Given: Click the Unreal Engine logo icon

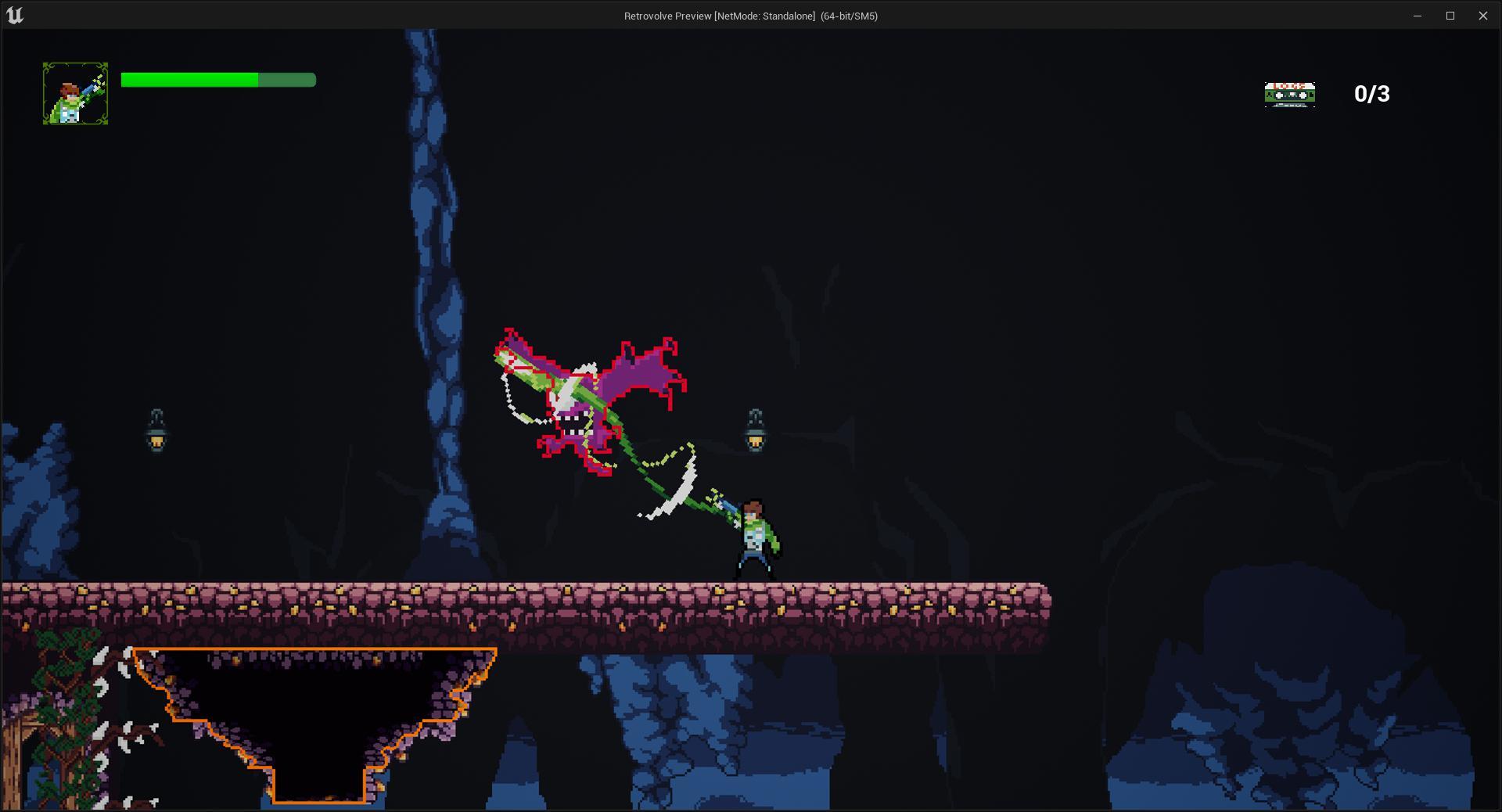Looking at the screenshot, I should [x=15, y=16].
